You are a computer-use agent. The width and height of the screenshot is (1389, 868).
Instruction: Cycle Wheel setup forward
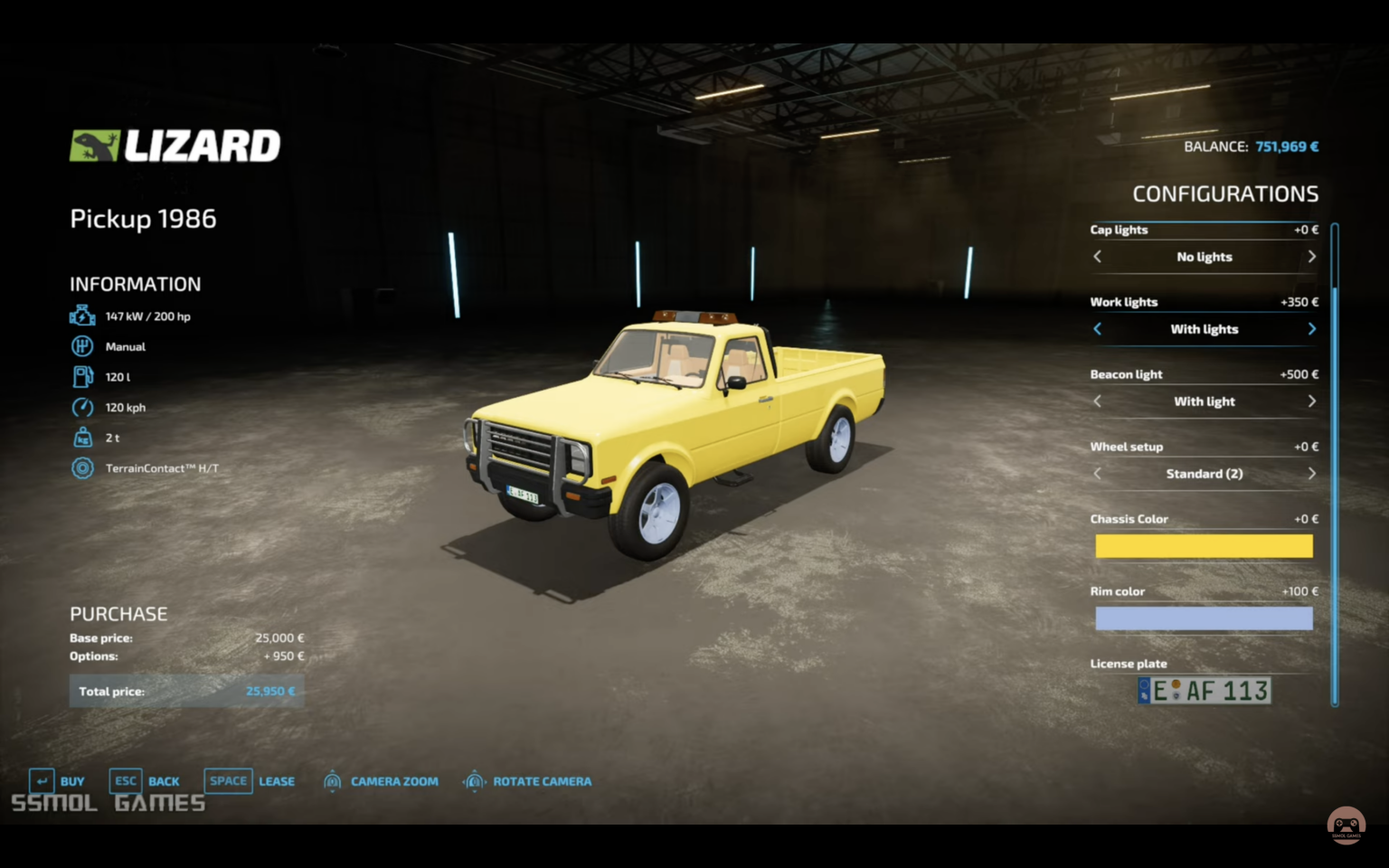click(x=1311, y=474)
